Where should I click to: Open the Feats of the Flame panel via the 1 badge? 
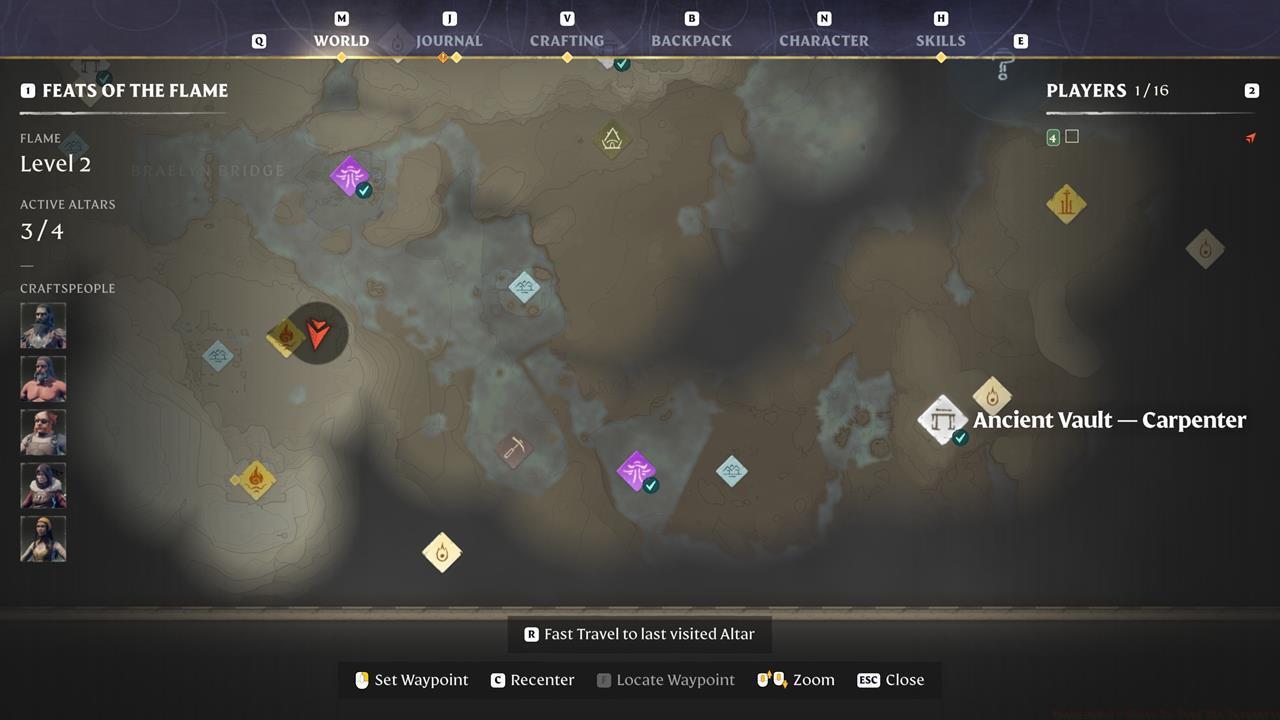(x=28, y=90)
